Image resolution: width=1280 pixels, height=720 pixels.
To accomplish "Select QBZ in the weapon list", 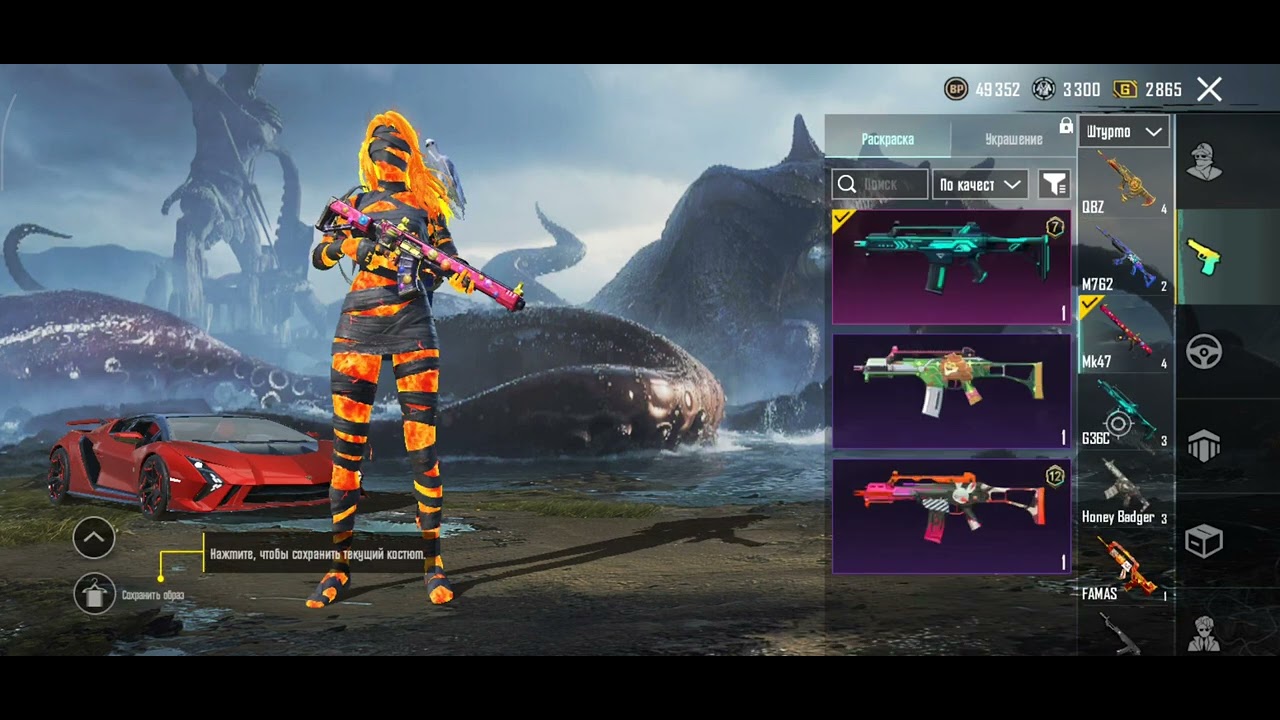I will tap(1125, 182).
